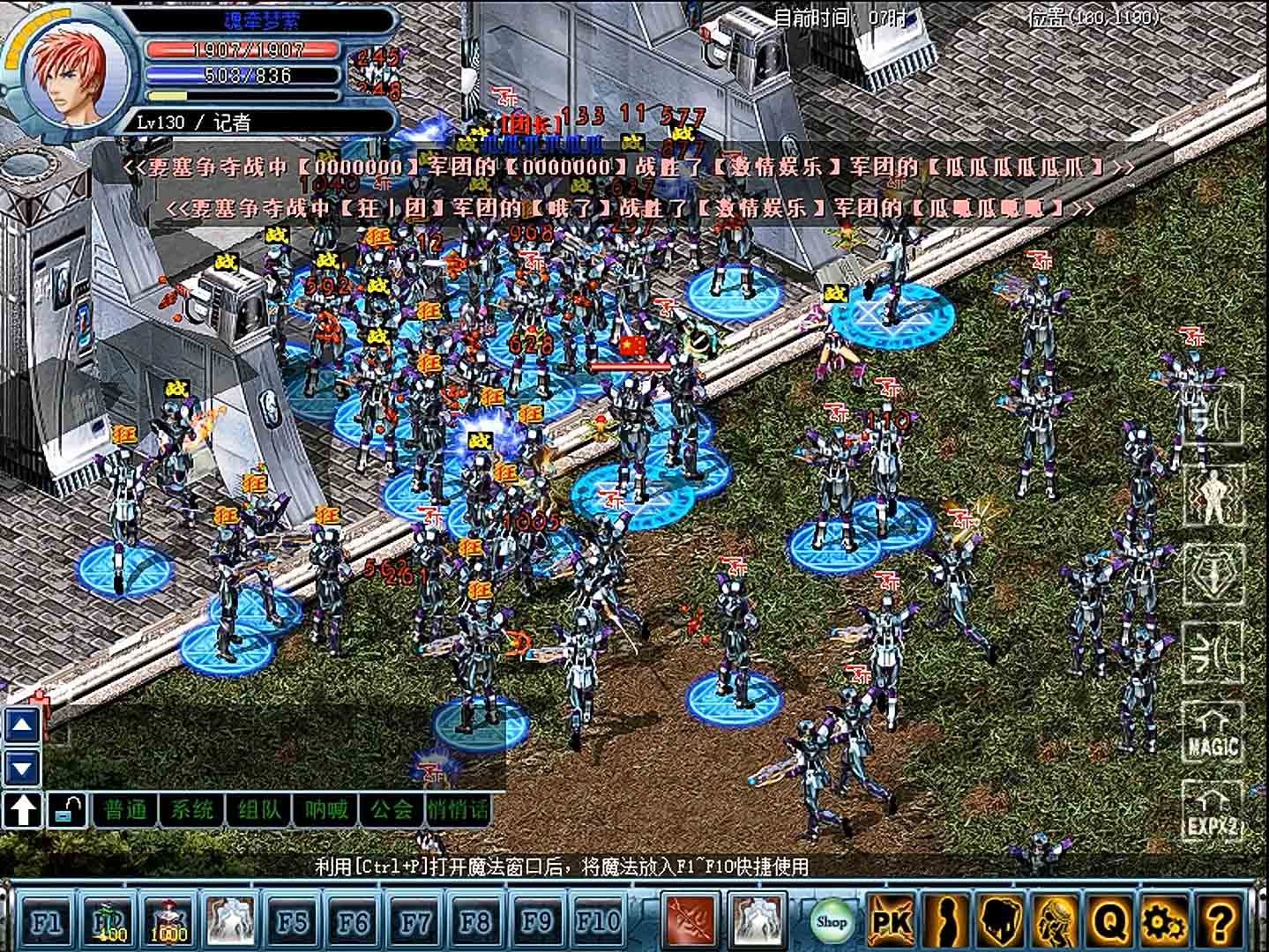This screenshot has height=952, width=1269.
Task: Switch to the 普通 chat channel
Action: tap(125, 808)
